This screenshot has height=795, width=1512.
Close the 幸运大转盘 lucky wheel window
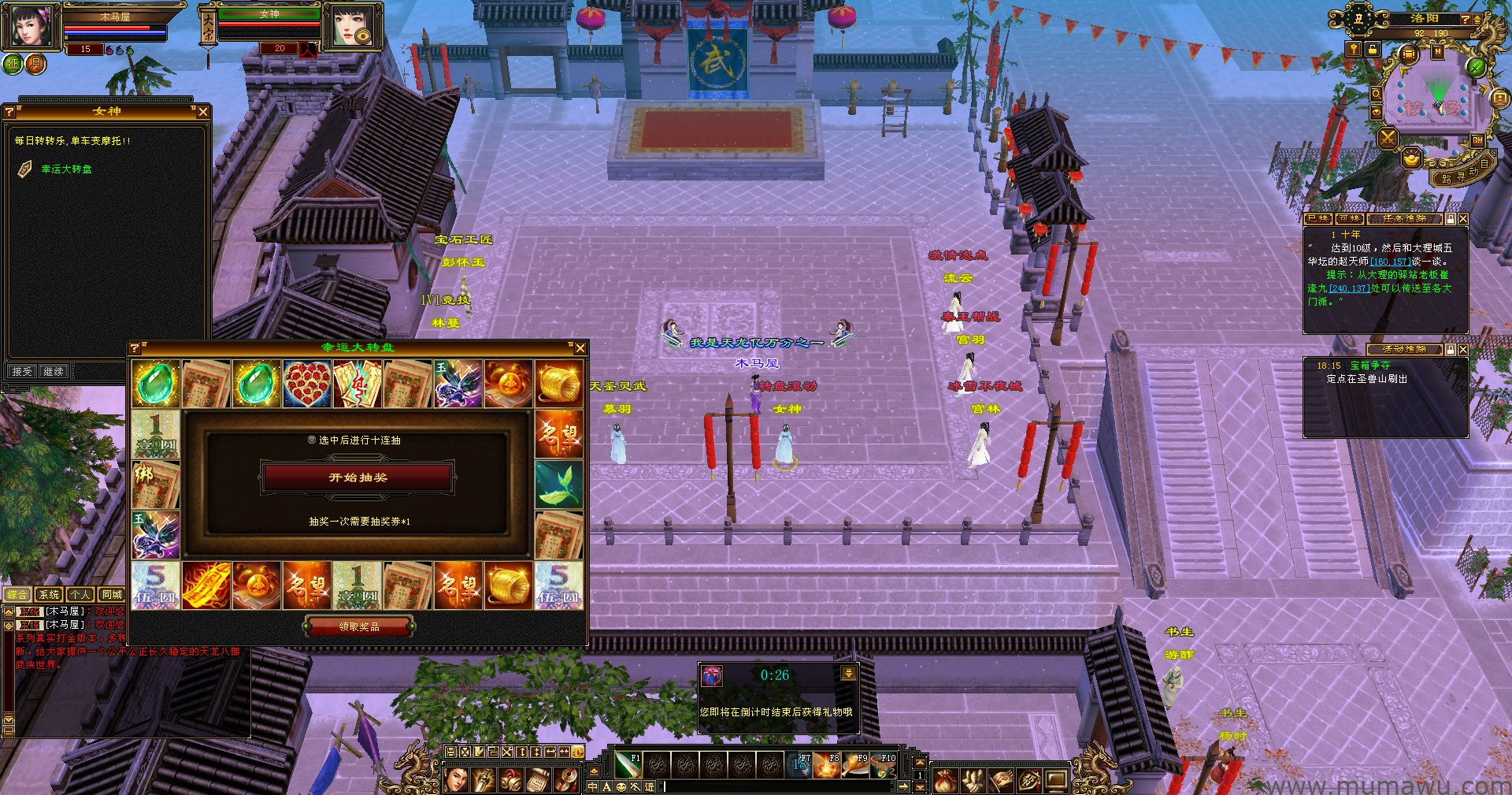pyautogui.click(x=580, y=348)
